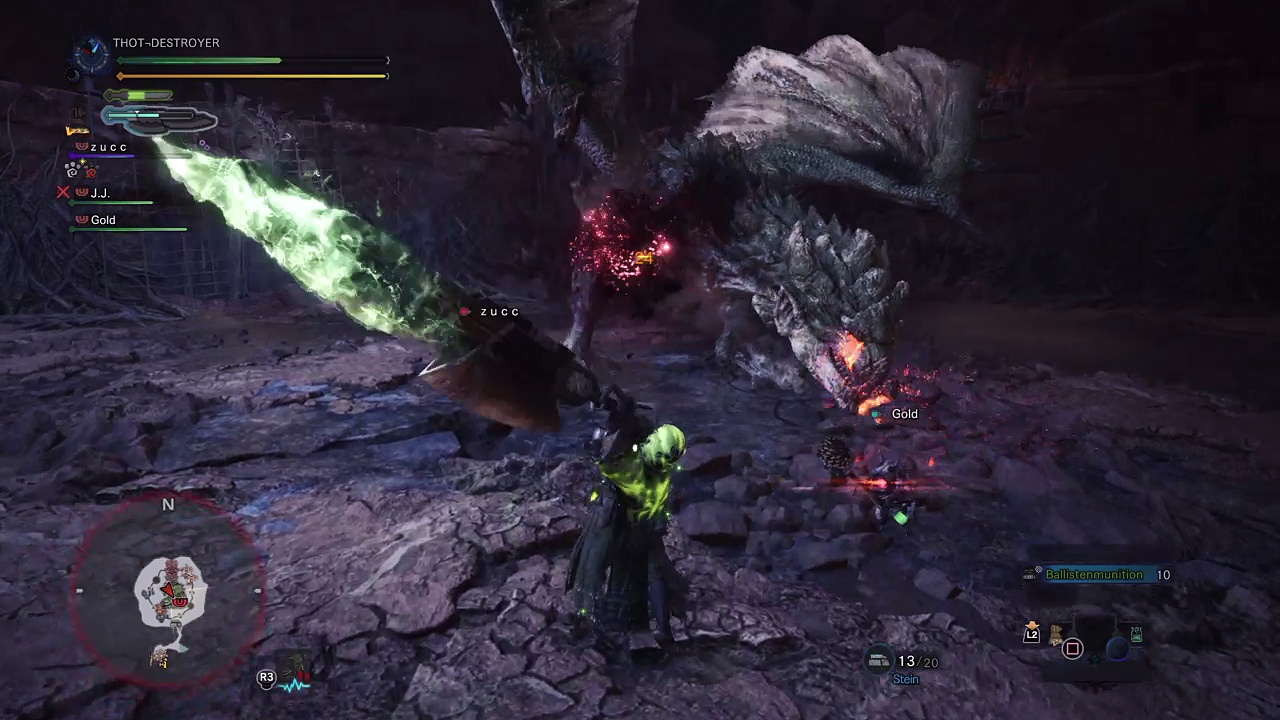Open the circular minimap
The width and height of the screenshot is (1280, 720).
[x=168, y=592]
